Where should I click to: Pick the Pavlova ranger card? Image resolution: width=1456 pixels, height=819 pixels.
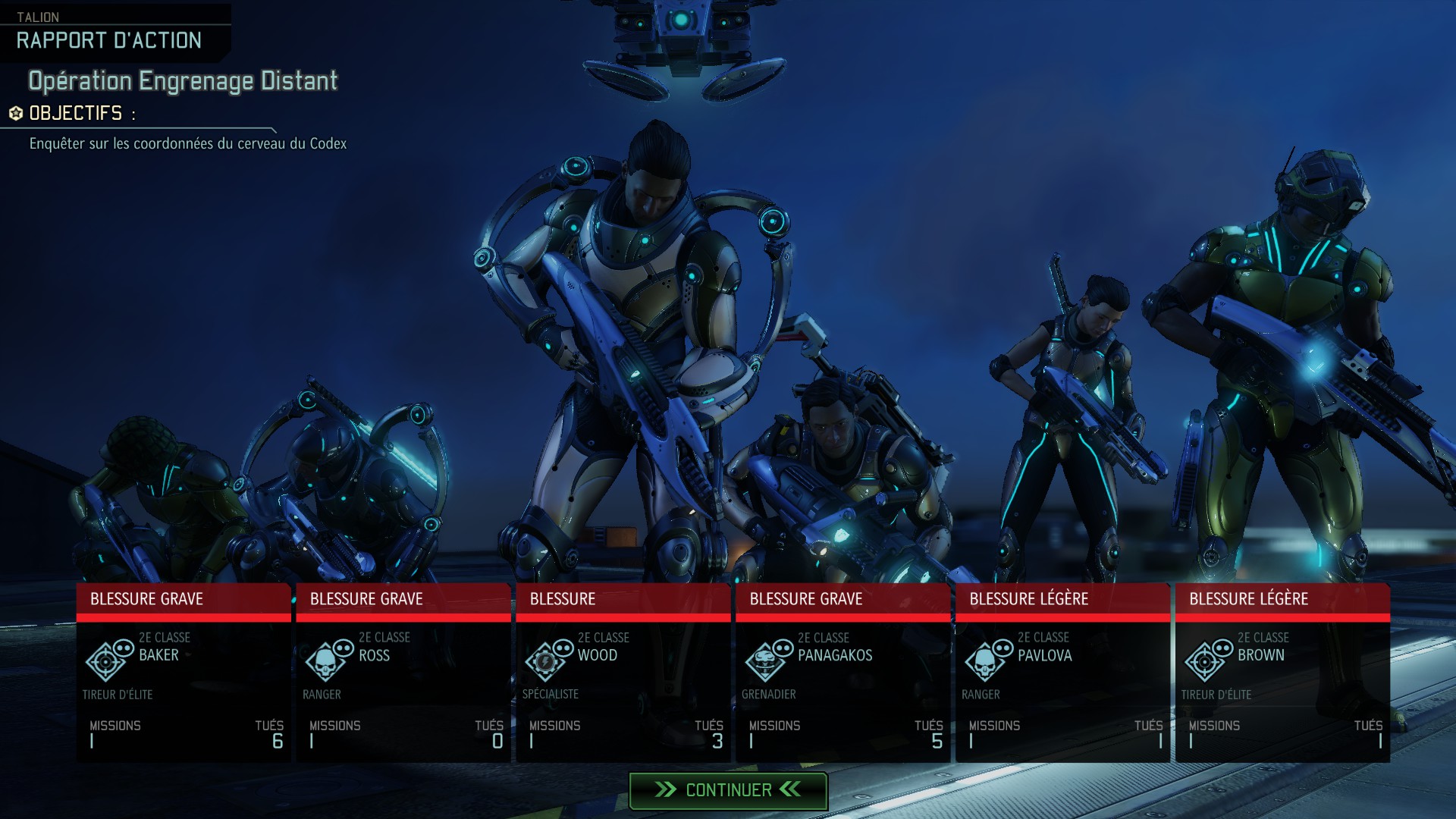pos(1063,673)
